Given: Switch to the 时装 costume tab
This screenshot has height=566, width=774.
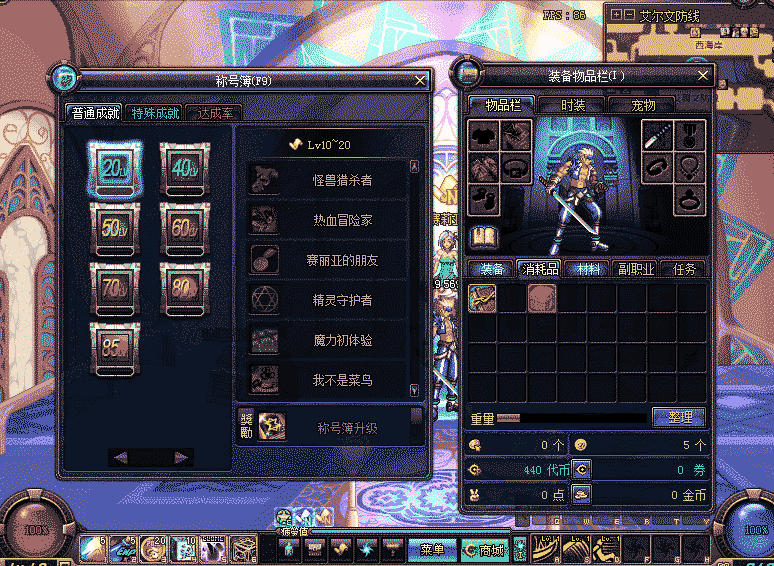Looking at the screenshot, I should [x=573, y=105].
